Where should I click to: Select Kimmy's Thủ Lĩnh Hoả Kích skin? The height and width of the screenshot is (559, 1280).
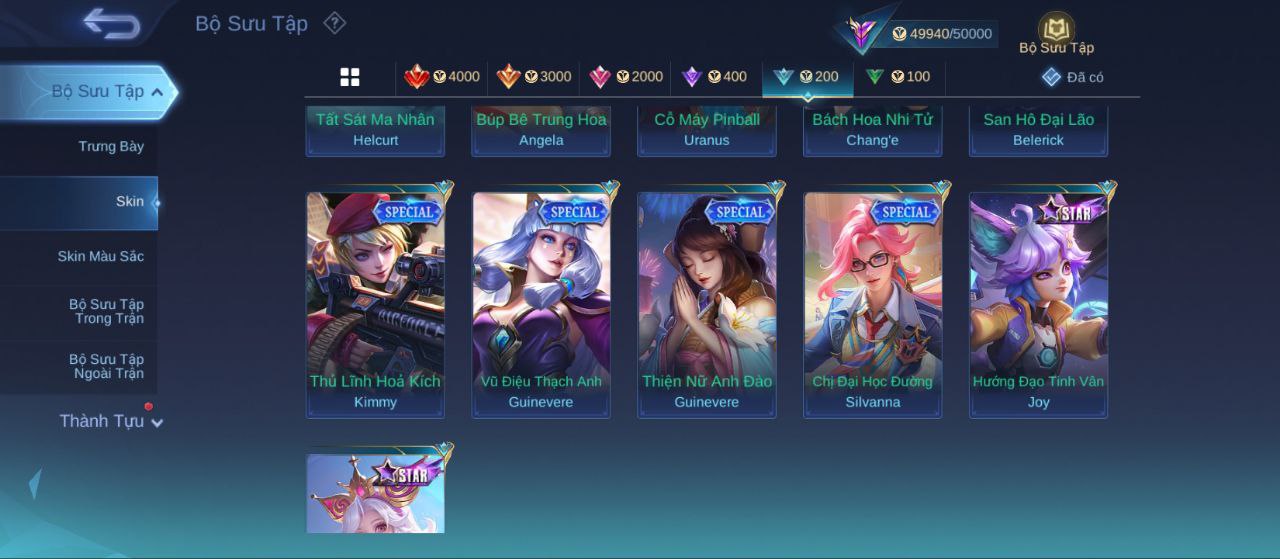(375, 304)
